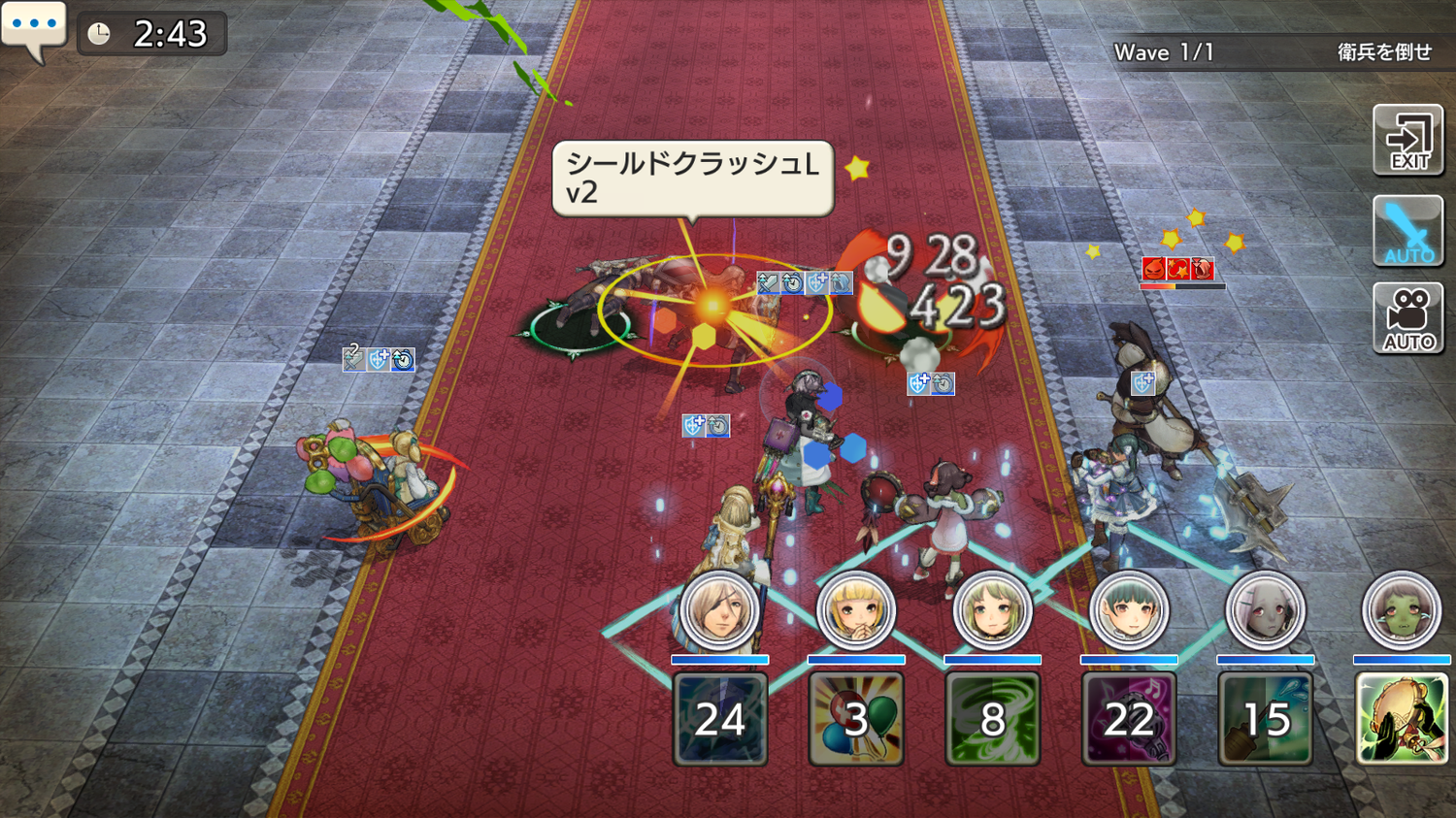Activate the purple music note skill

(1128, 719)
